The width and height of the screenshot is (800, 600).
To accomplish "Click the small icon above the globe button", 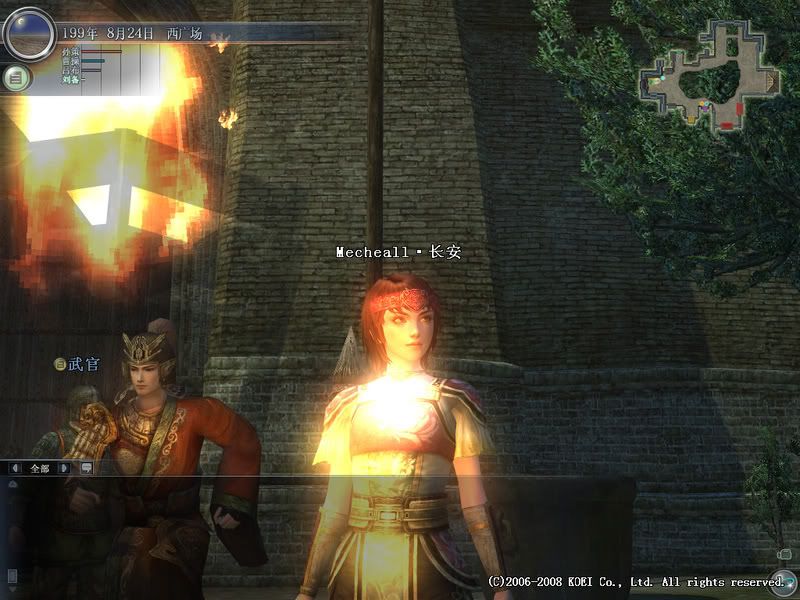I will 785,553.
